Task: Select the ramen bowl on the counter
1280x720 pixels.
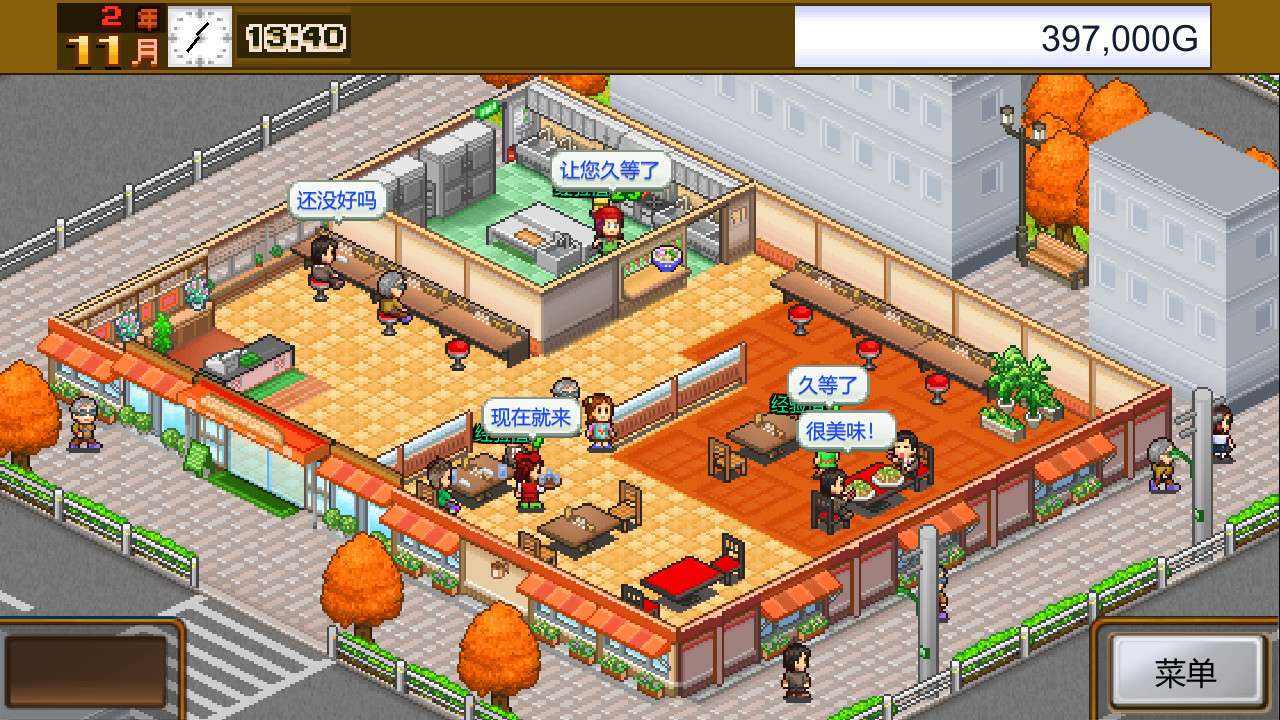Action: (665, 257)
